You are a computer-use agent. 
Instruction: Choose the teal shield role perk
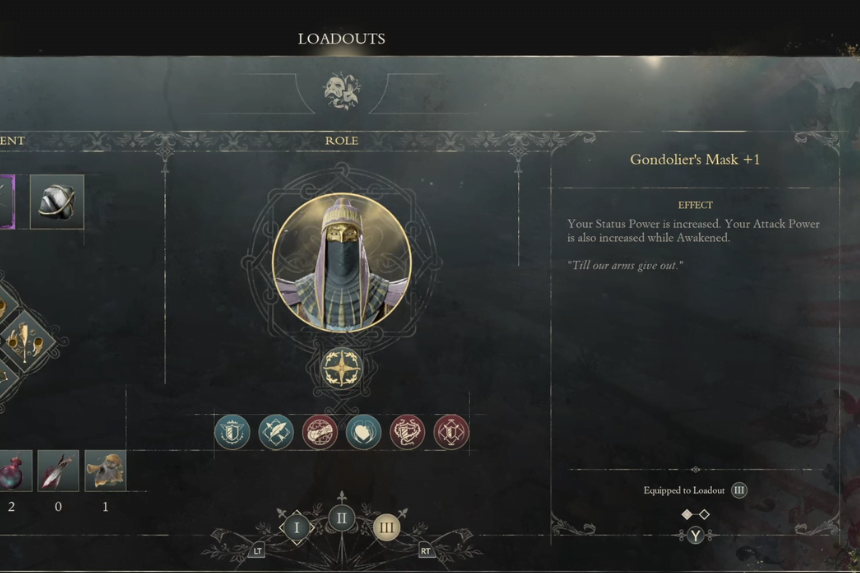tap(232, 432)
